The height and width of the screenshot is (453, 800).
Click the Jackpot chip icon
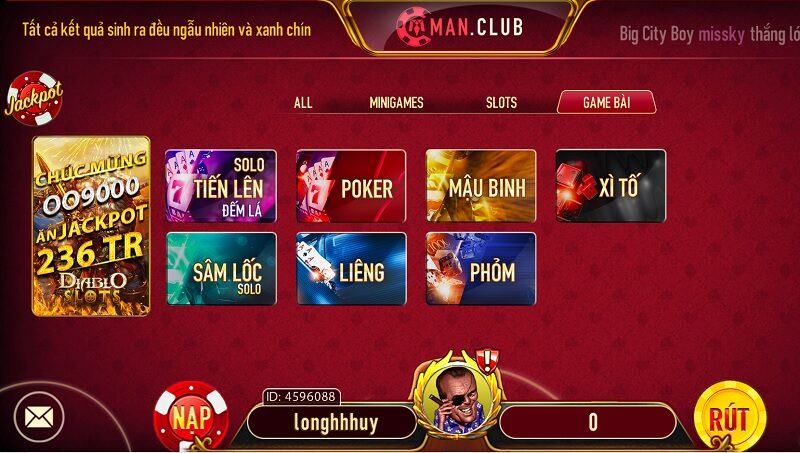pyautogui.click(x=34, y=98)
